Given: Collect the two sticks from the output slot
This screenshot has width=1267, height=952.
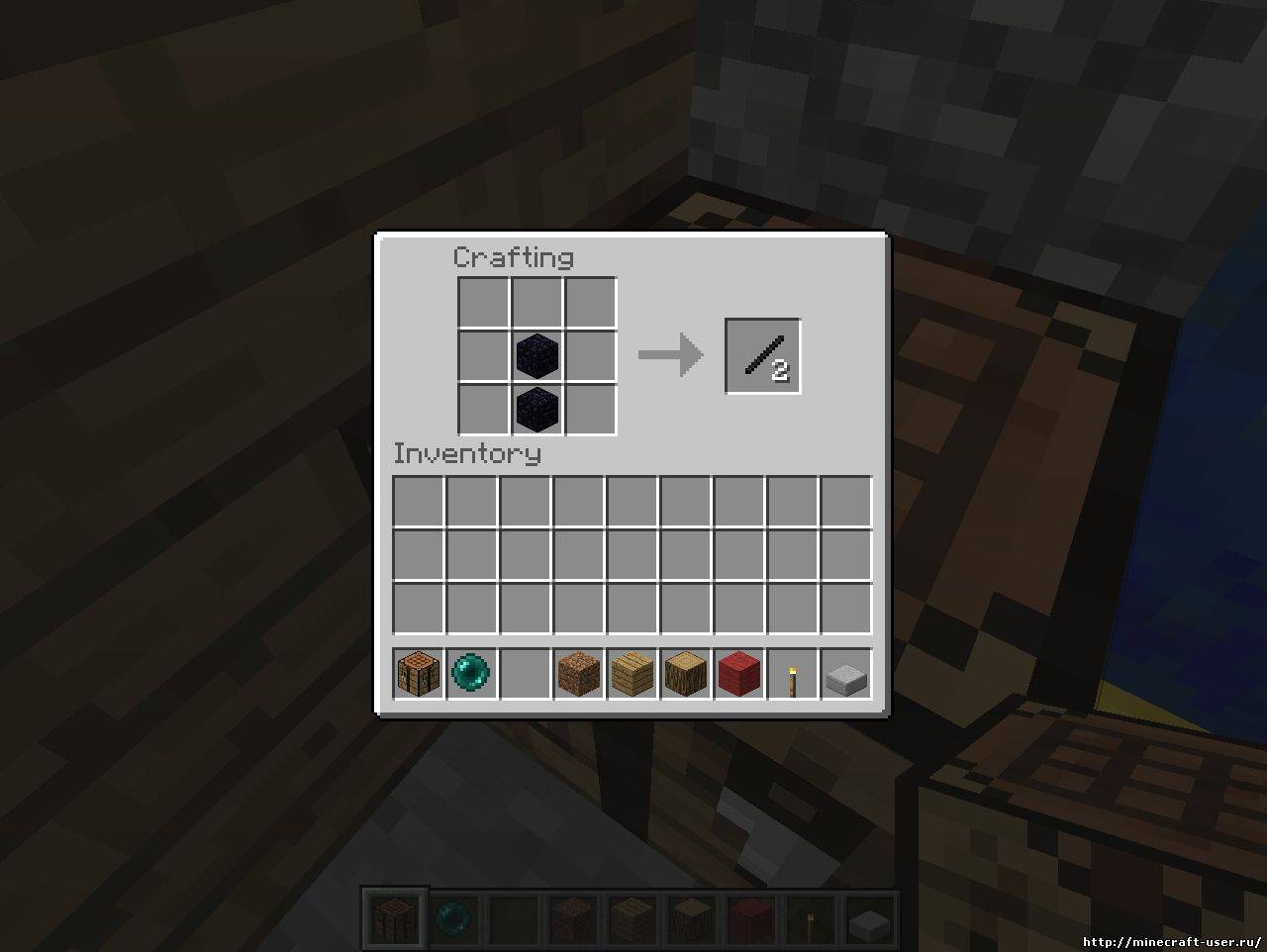Looking at the screenshot, I should click(761, 355).
